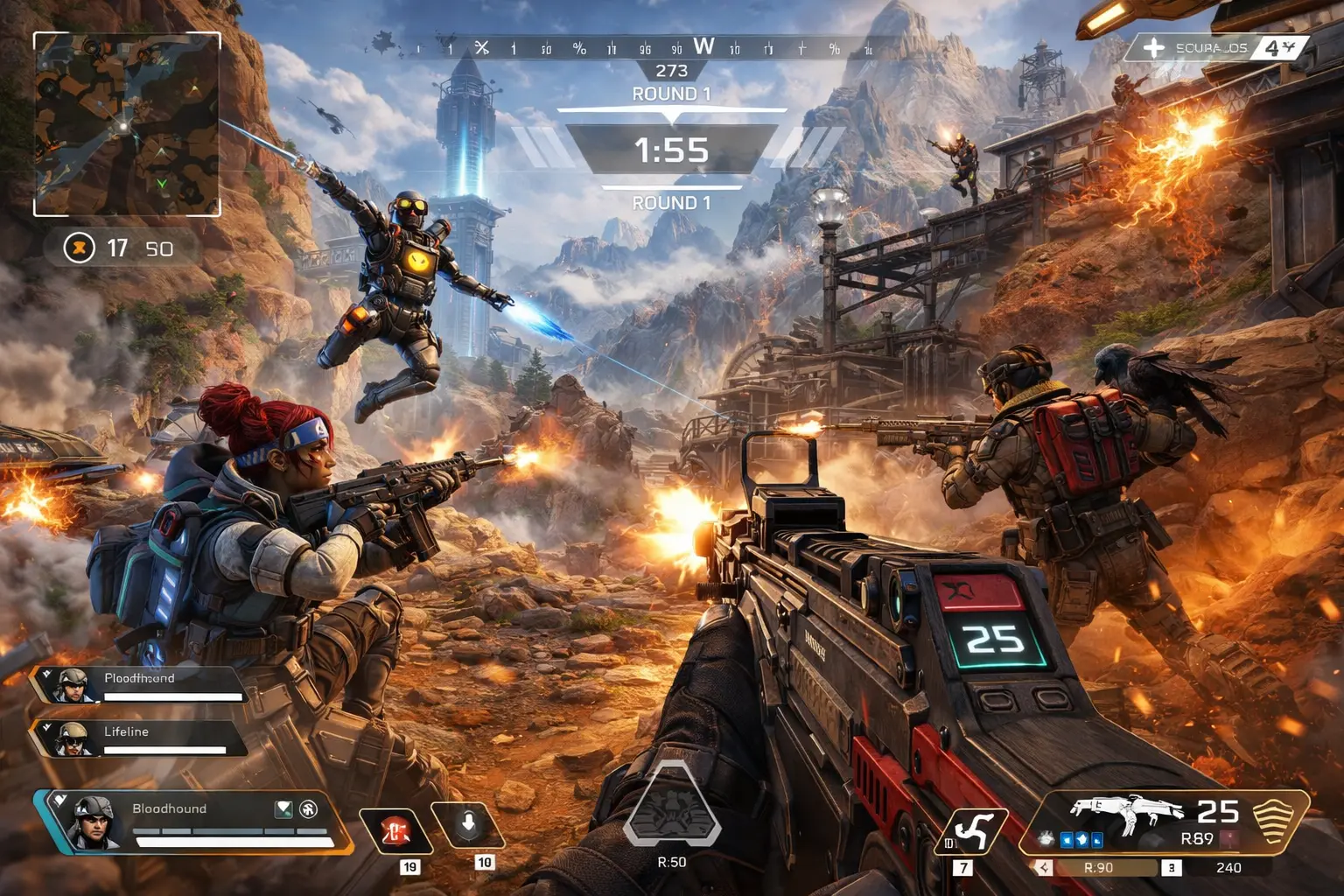Click the Bloodhound player portrait
The image size is (1344, 896).
[93, 822]
